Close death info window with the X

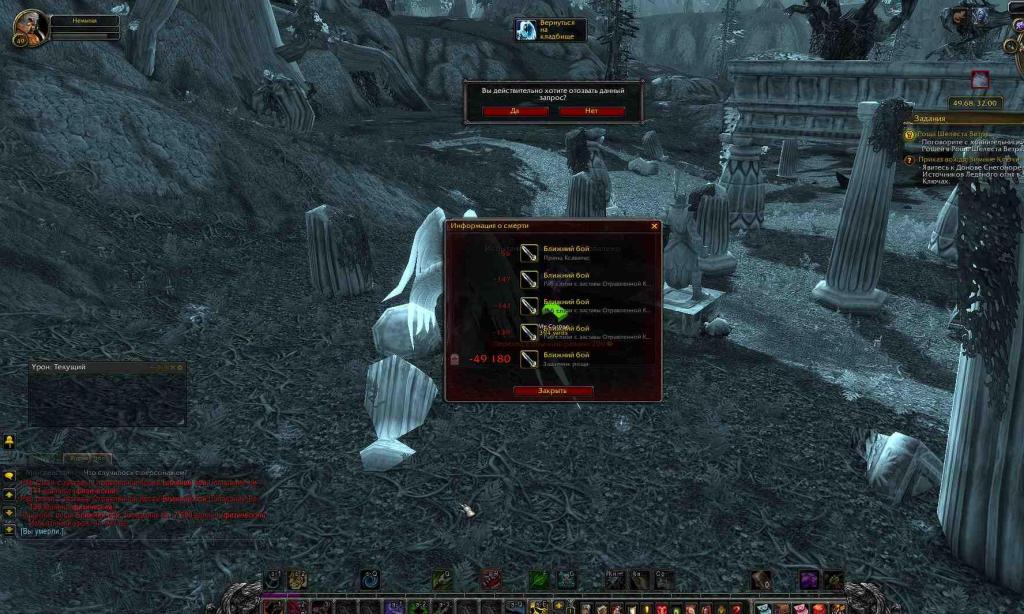(655, 226)
